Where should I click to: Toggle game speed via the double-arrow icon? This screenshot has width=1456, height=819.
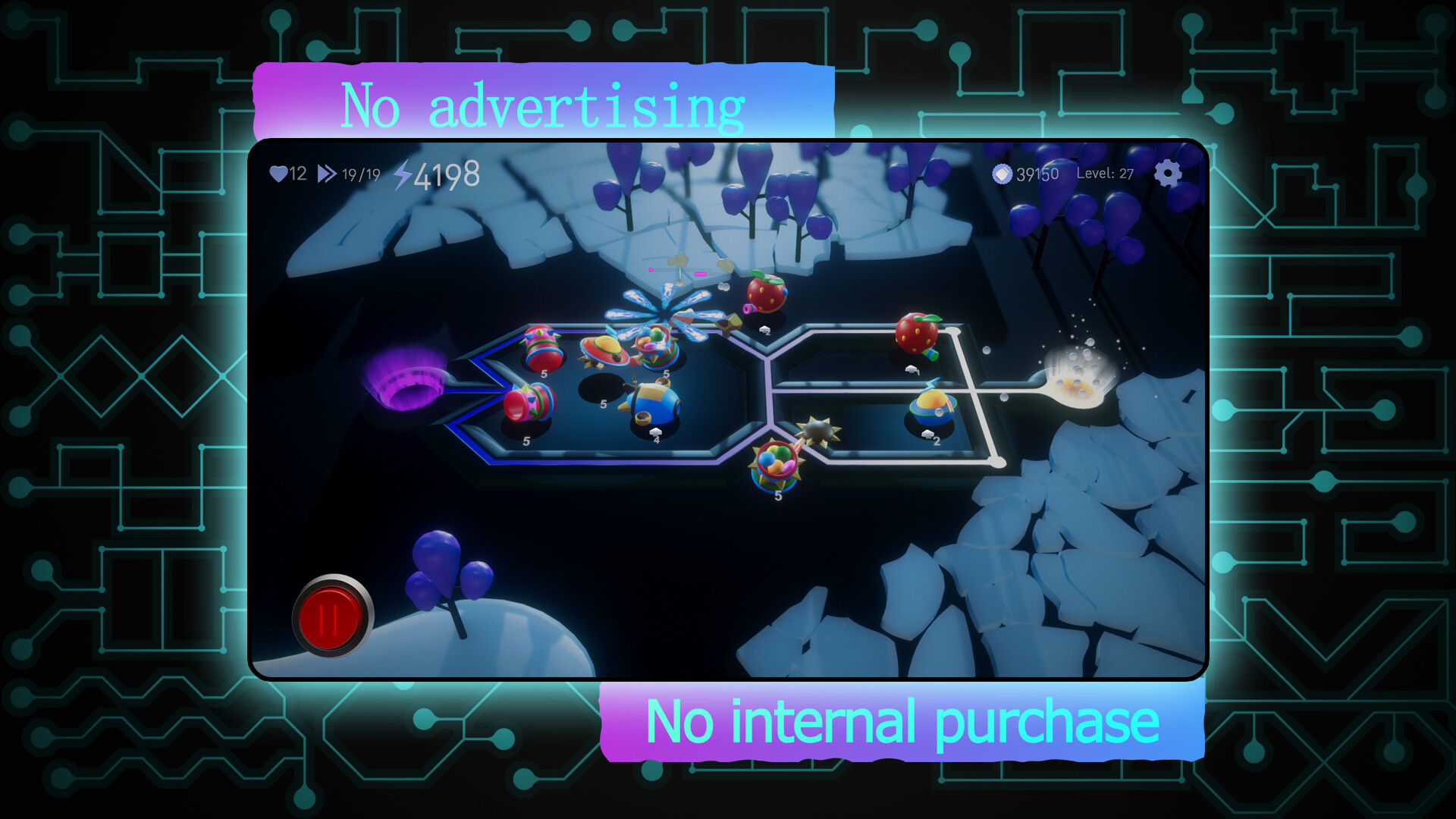click(326, 173)
